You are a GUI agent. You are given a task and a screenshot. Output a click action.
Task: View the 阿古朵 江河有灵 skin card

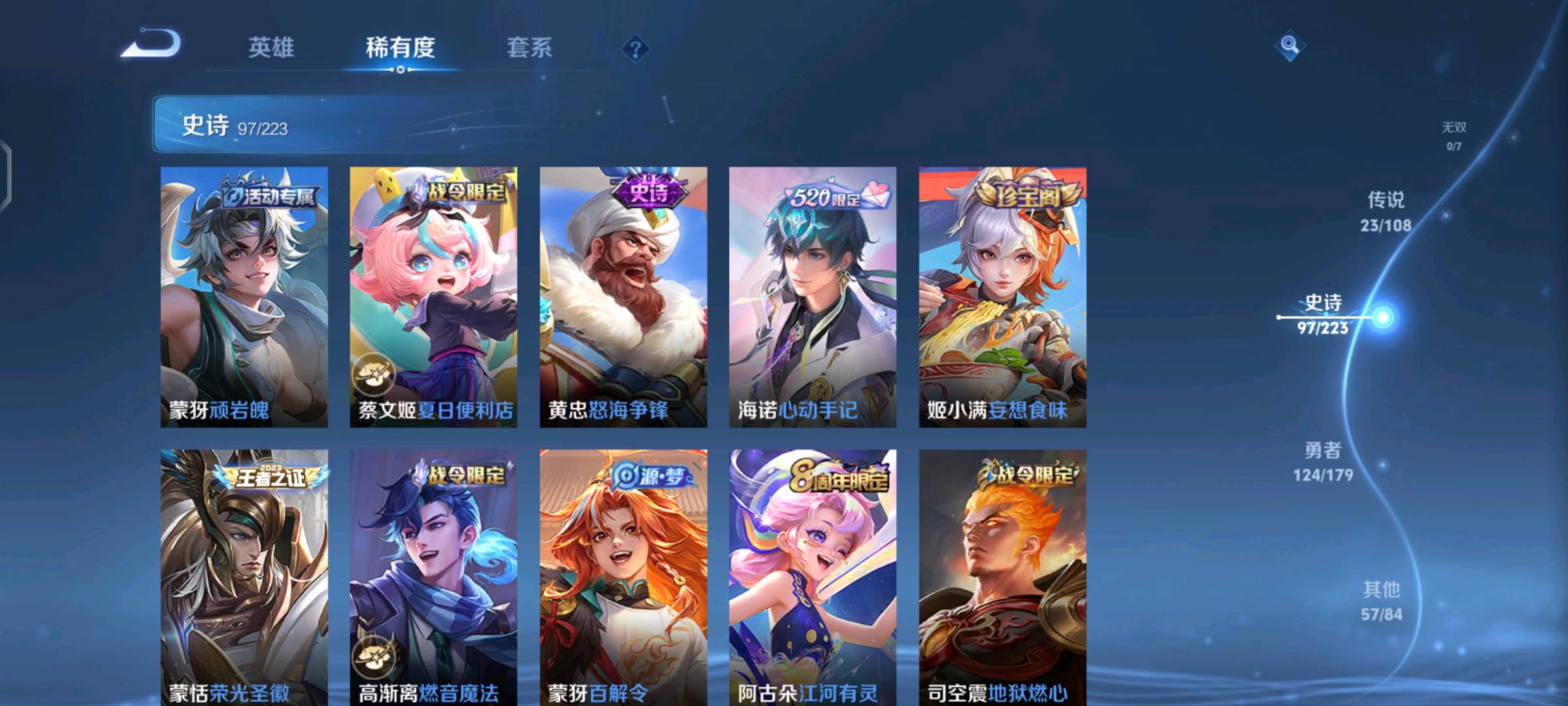coord(813,577)
